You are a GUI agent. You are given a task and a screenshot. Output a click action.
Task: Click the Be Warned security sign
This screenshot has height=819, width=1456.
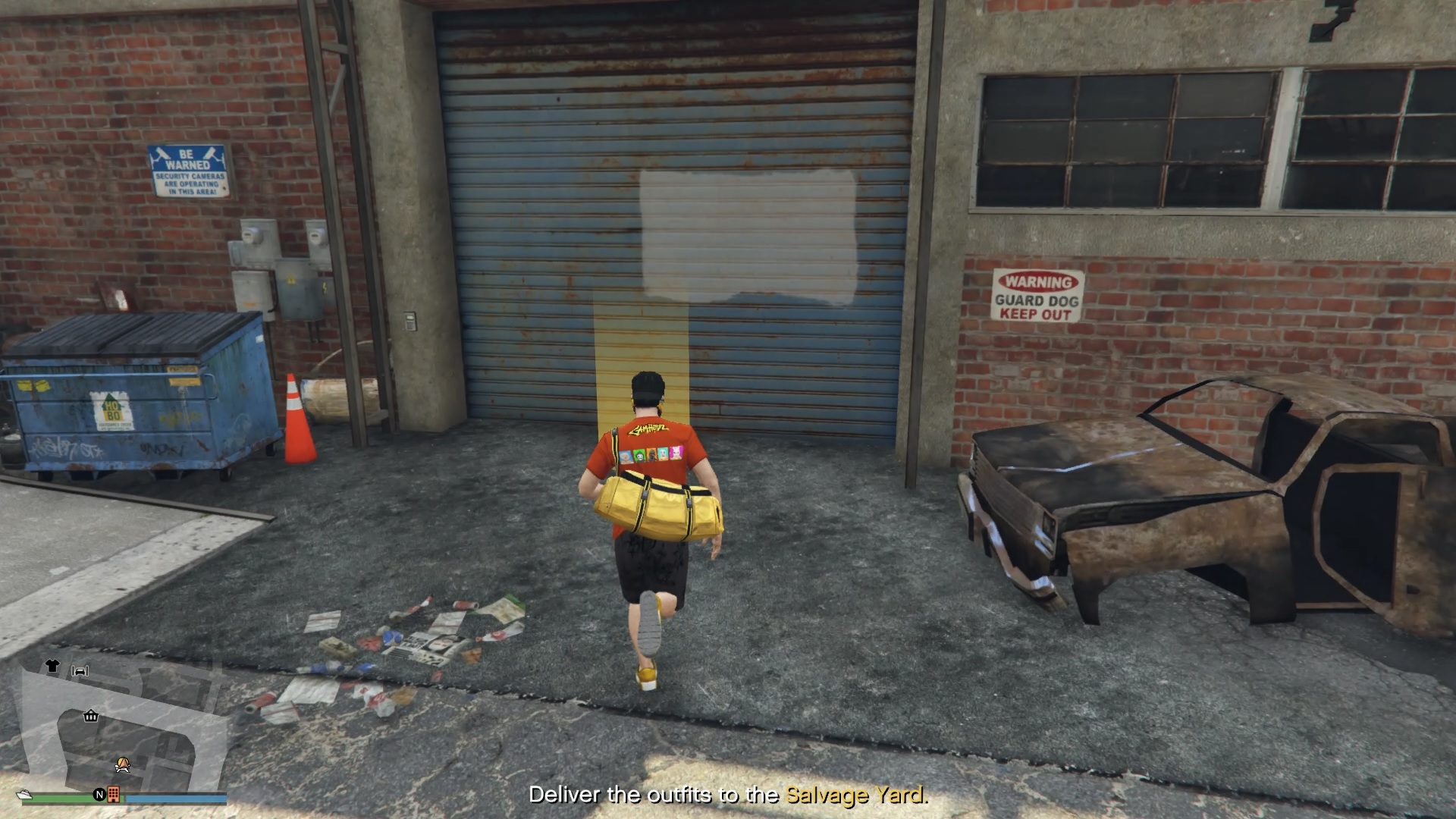coord(189,168)
